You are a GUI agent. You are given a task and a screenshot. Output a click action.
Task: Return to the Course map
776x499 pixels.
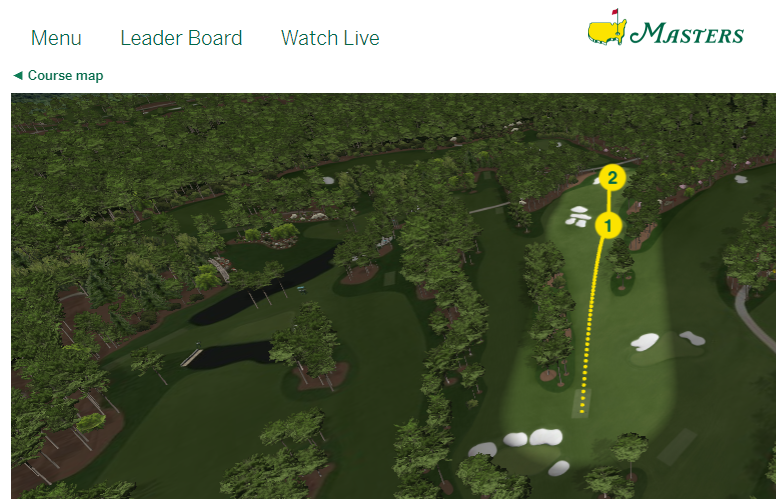coord(58,76)
